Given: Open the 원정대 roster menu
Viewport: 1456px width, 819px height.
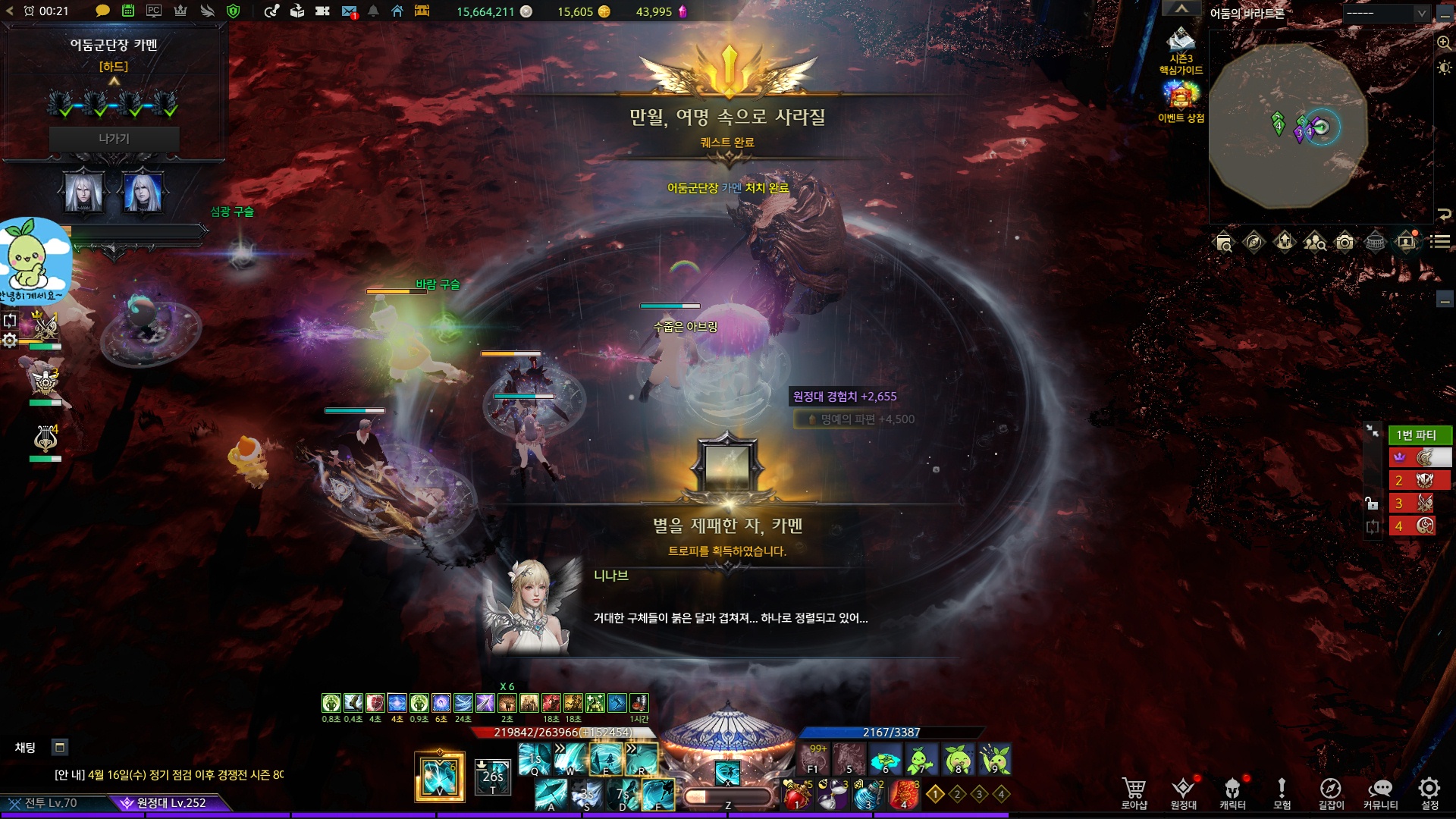Looking at the screenshot, I should coord(1183,792).
